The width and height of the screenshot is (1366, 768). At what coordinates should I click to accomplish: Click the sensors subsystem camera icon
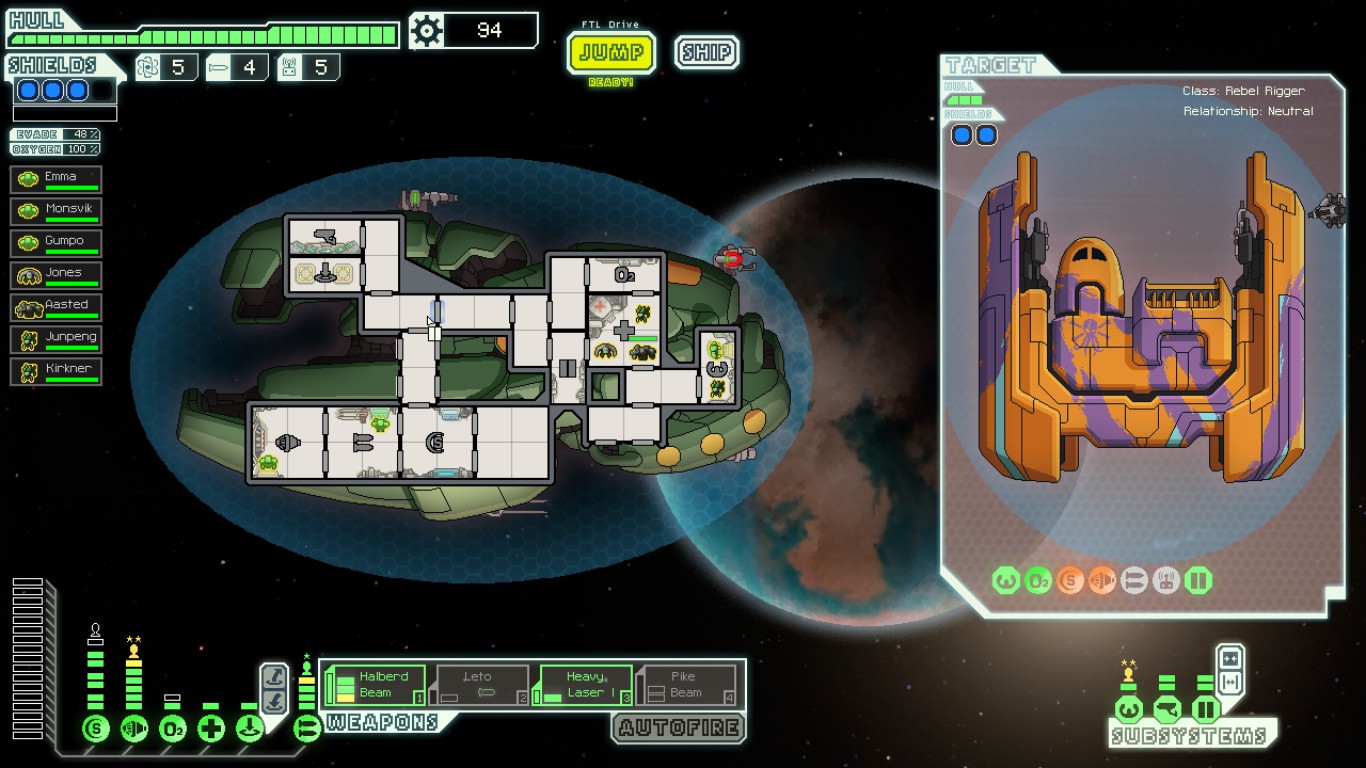click(x=1167, y=711)
